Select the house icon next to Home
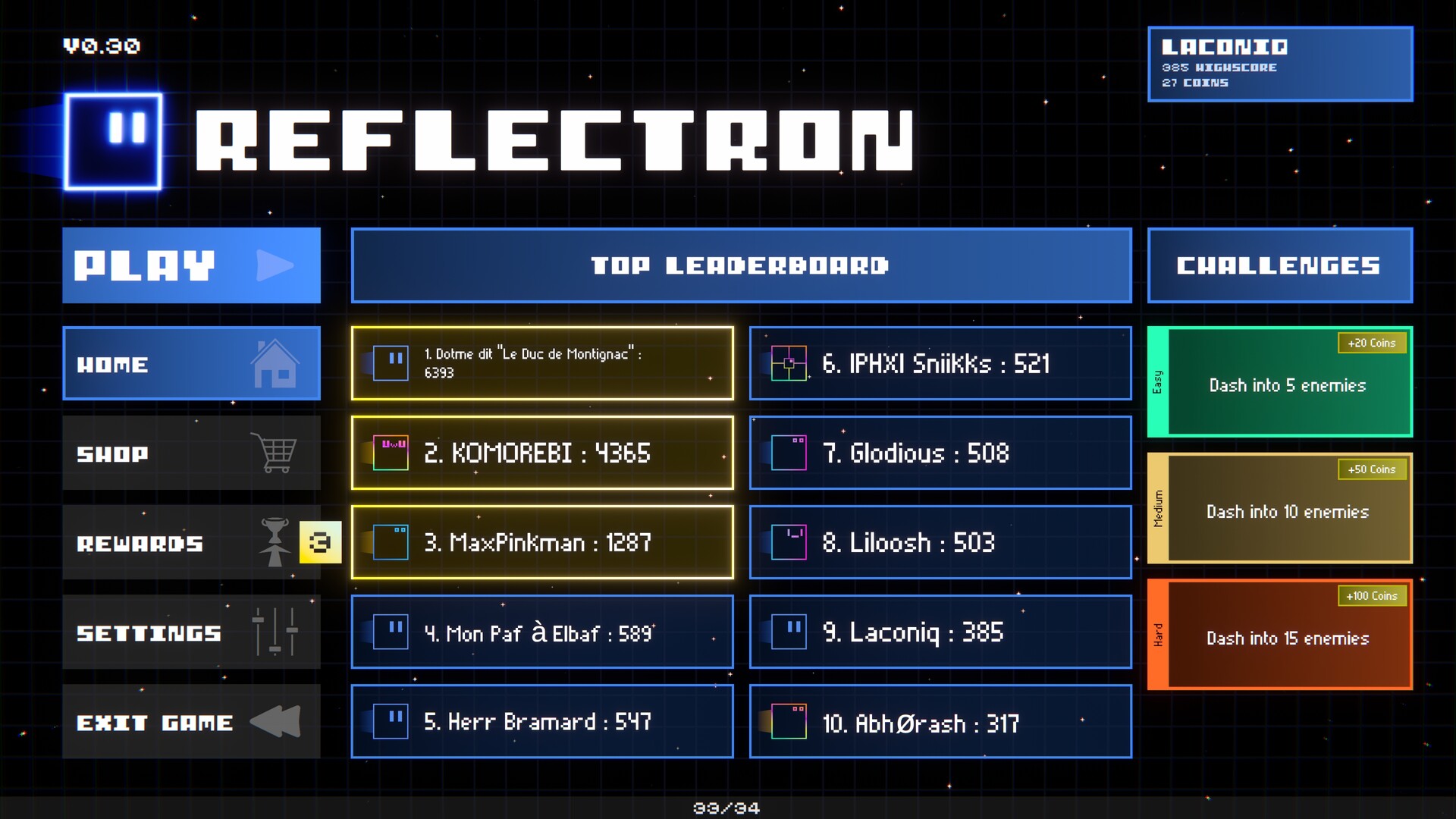This screenshot has height=819, width=1456. [x=275, y=364]
